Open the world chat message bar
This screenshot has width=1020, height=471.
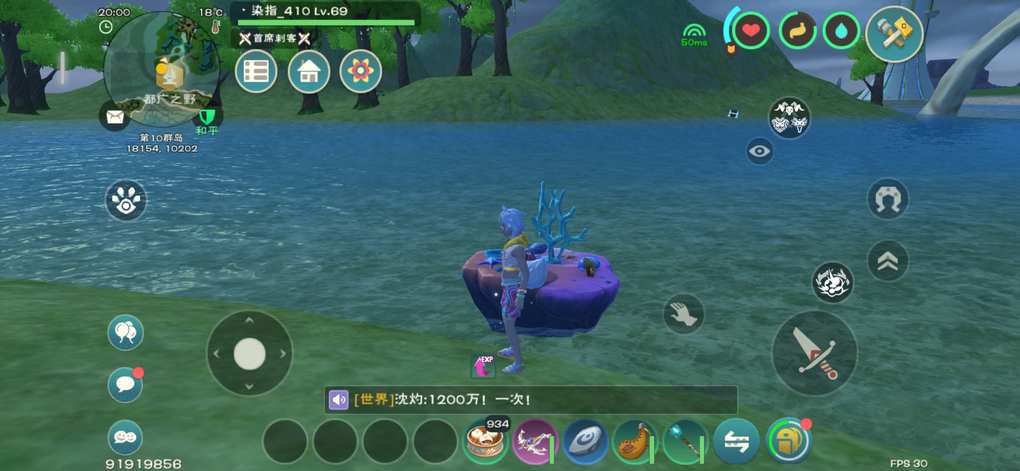tap(530, 400)
